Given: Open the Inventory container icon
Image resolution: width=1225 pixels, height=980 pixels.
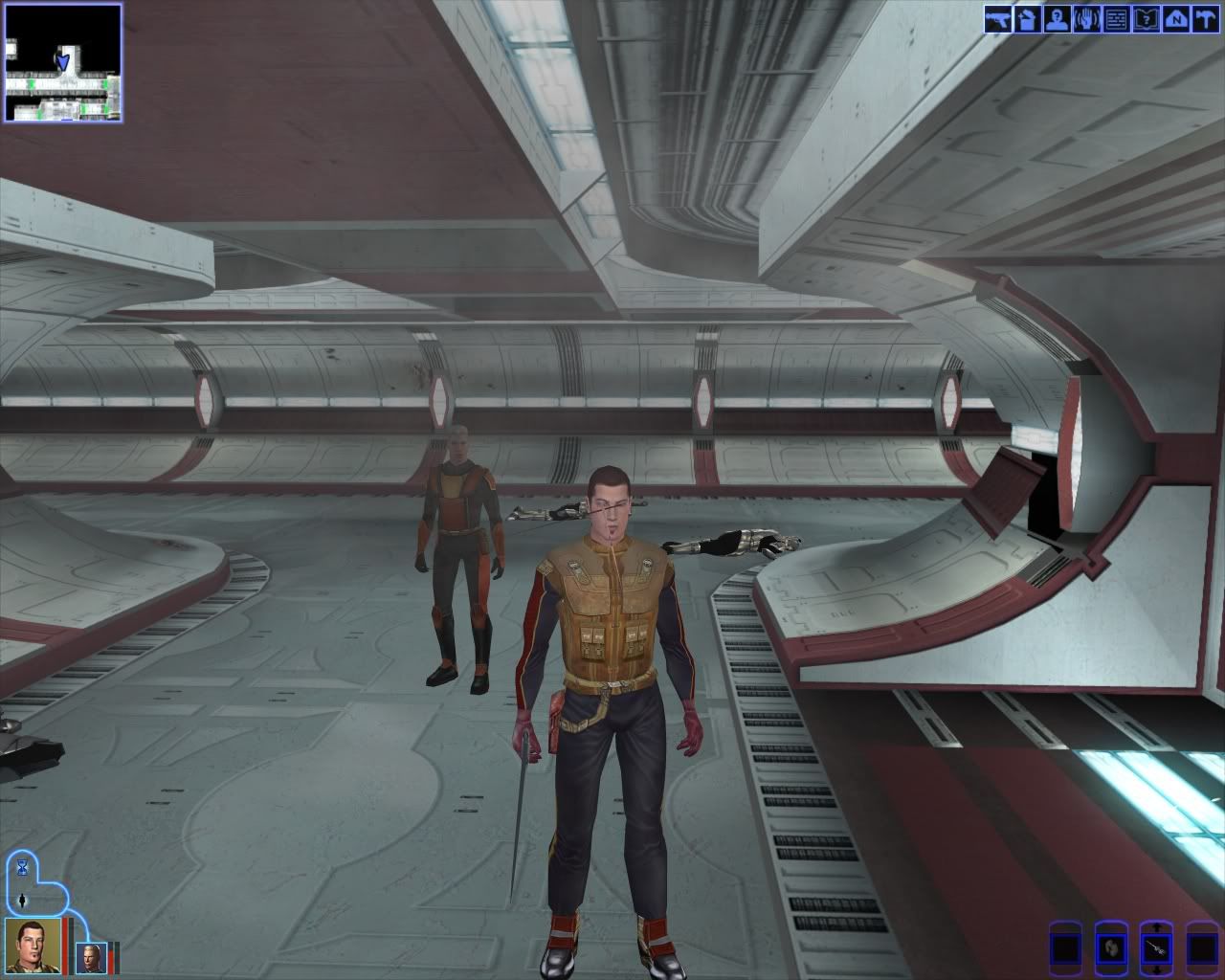Looking at the screenshot, I should 1027,19.
